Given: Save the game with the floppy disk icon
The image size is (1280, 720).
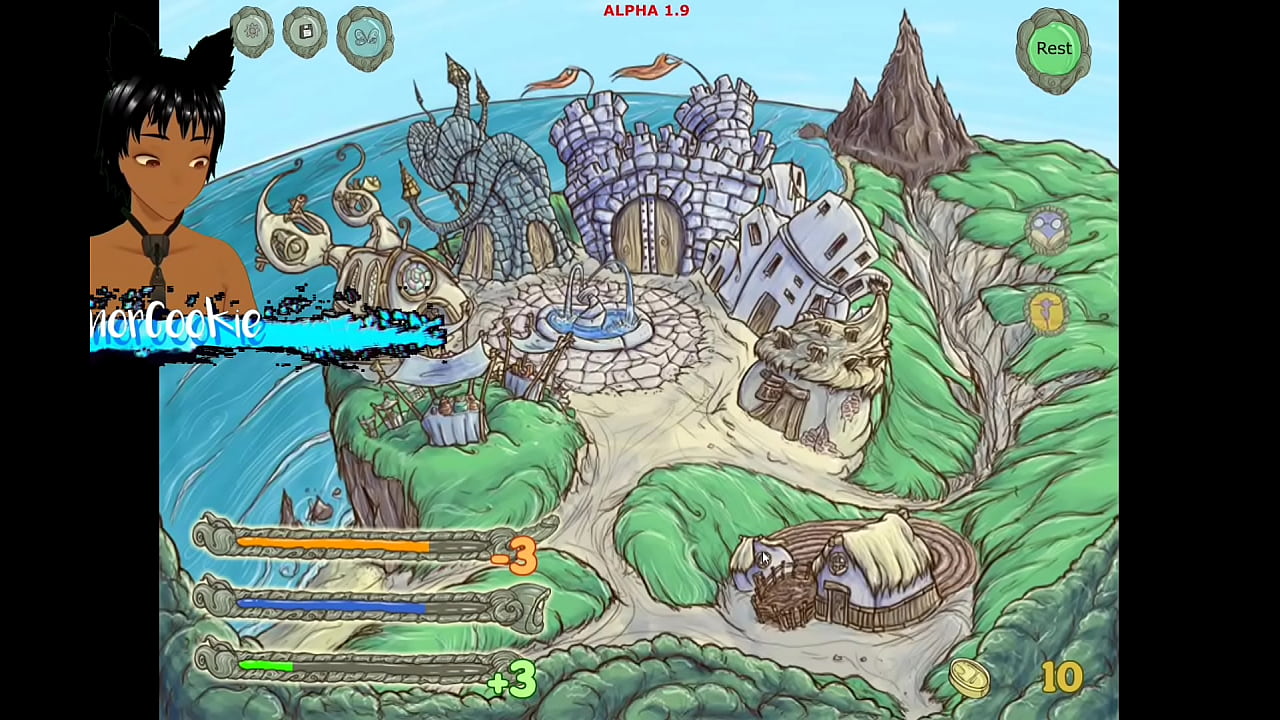Looking at the screenshot, I should (306, 32).
